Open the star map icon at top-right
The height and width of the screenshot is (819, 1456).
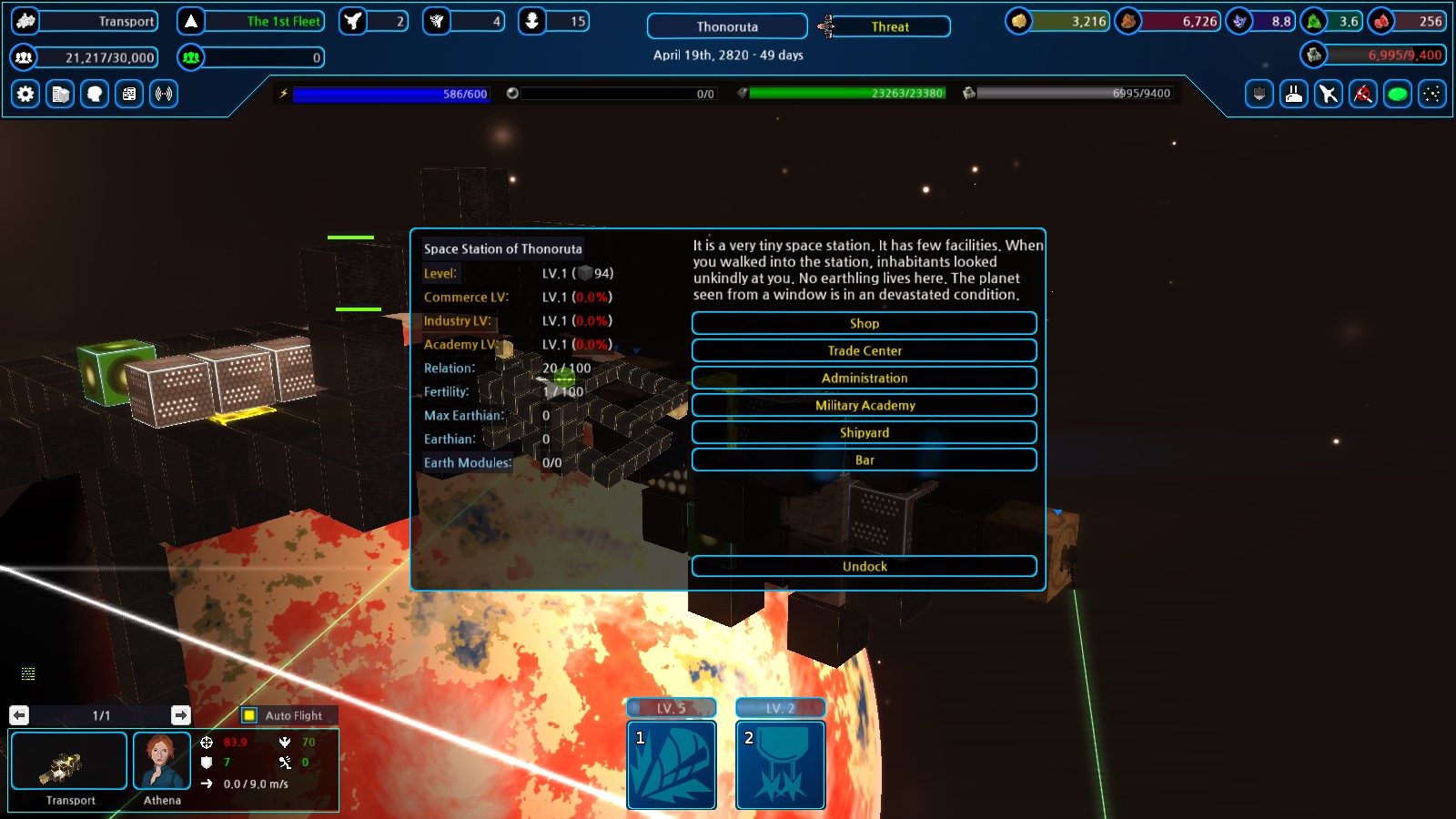pos(1431,94)
